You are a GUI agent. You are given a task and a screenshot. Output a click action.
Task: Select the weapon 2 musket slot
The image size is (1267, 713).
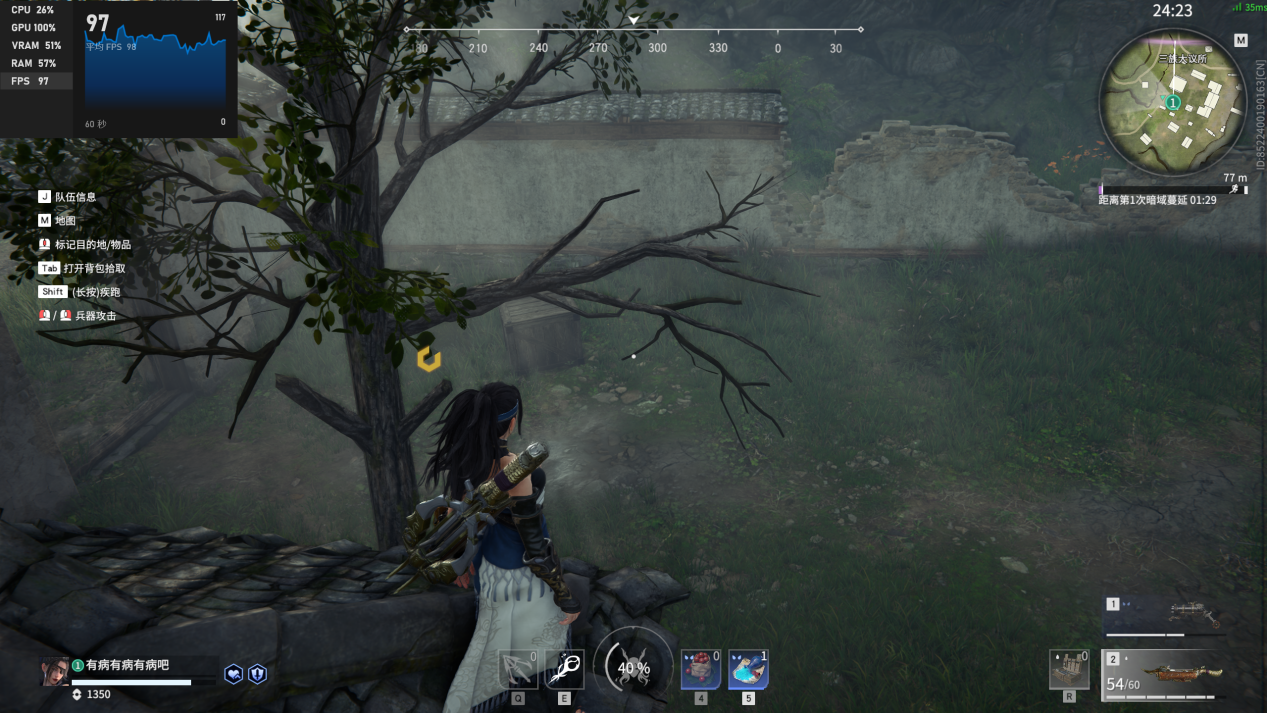click(1162, 674)
